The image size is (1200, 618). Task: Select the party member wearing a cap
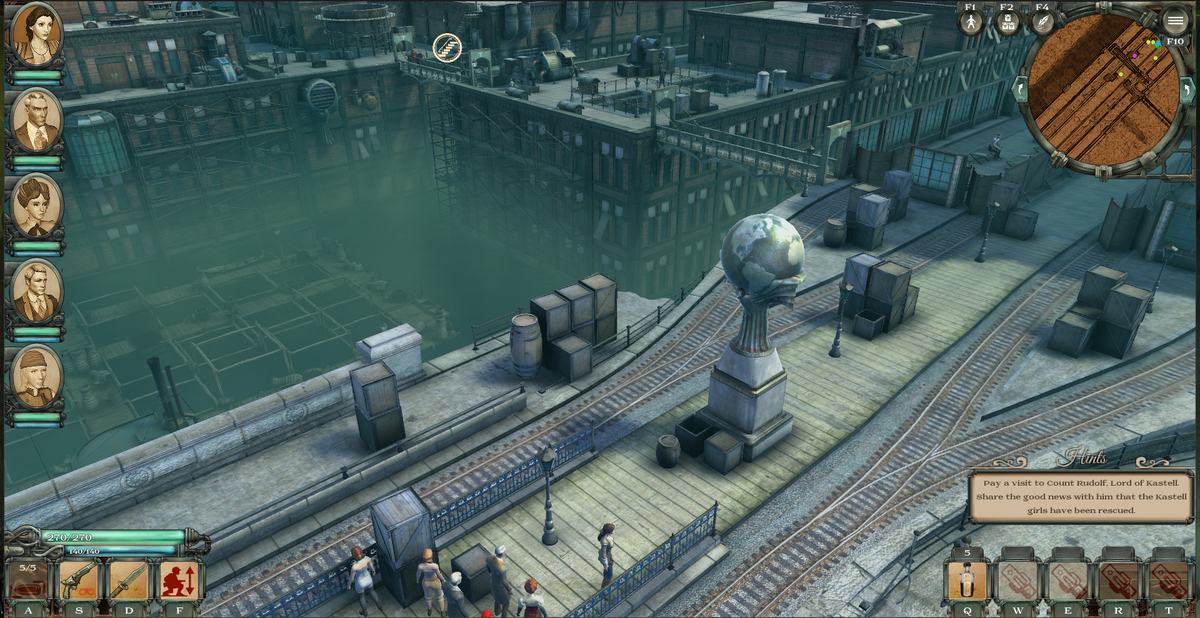(x=37, y=376)
